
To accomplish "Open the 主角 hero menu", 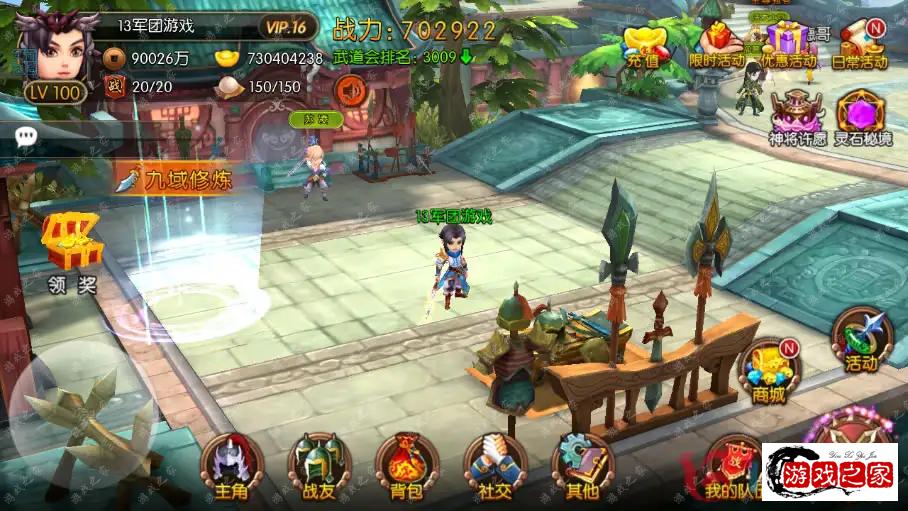I will coord(231,466).
